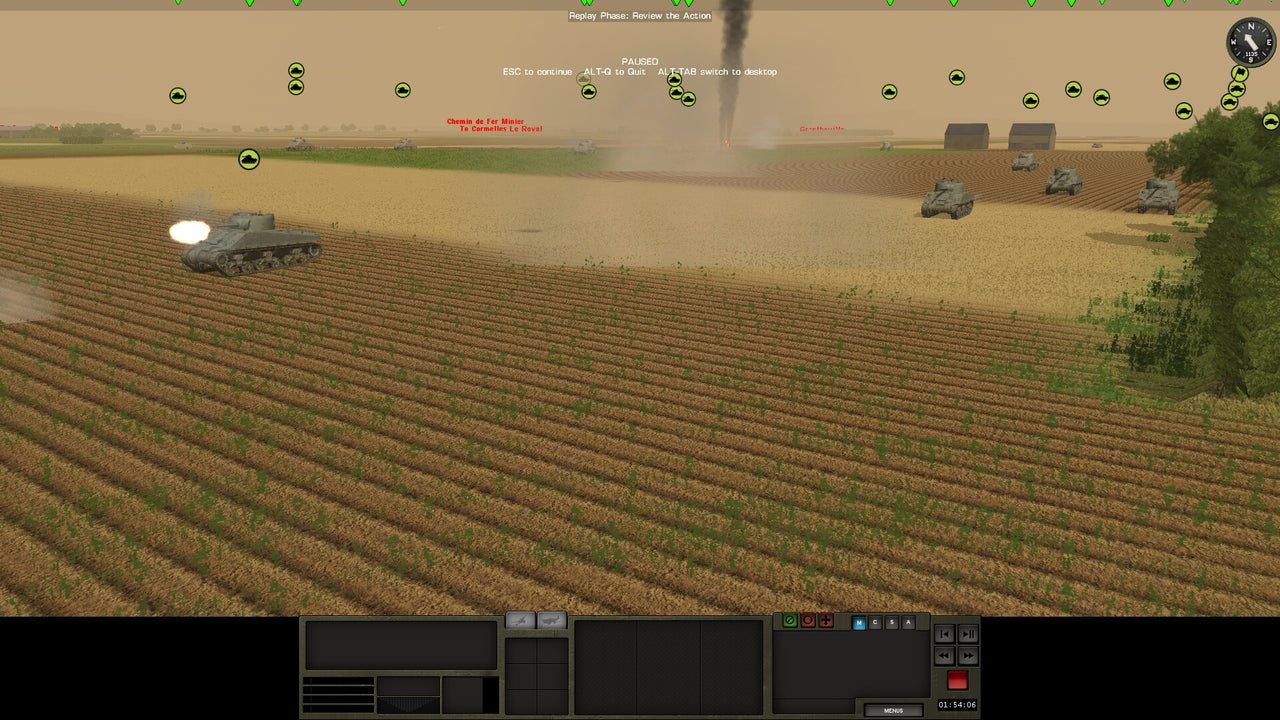Click the green tank icon above the firing Sherman
The image size is (1280, 720).
point(249,158)
